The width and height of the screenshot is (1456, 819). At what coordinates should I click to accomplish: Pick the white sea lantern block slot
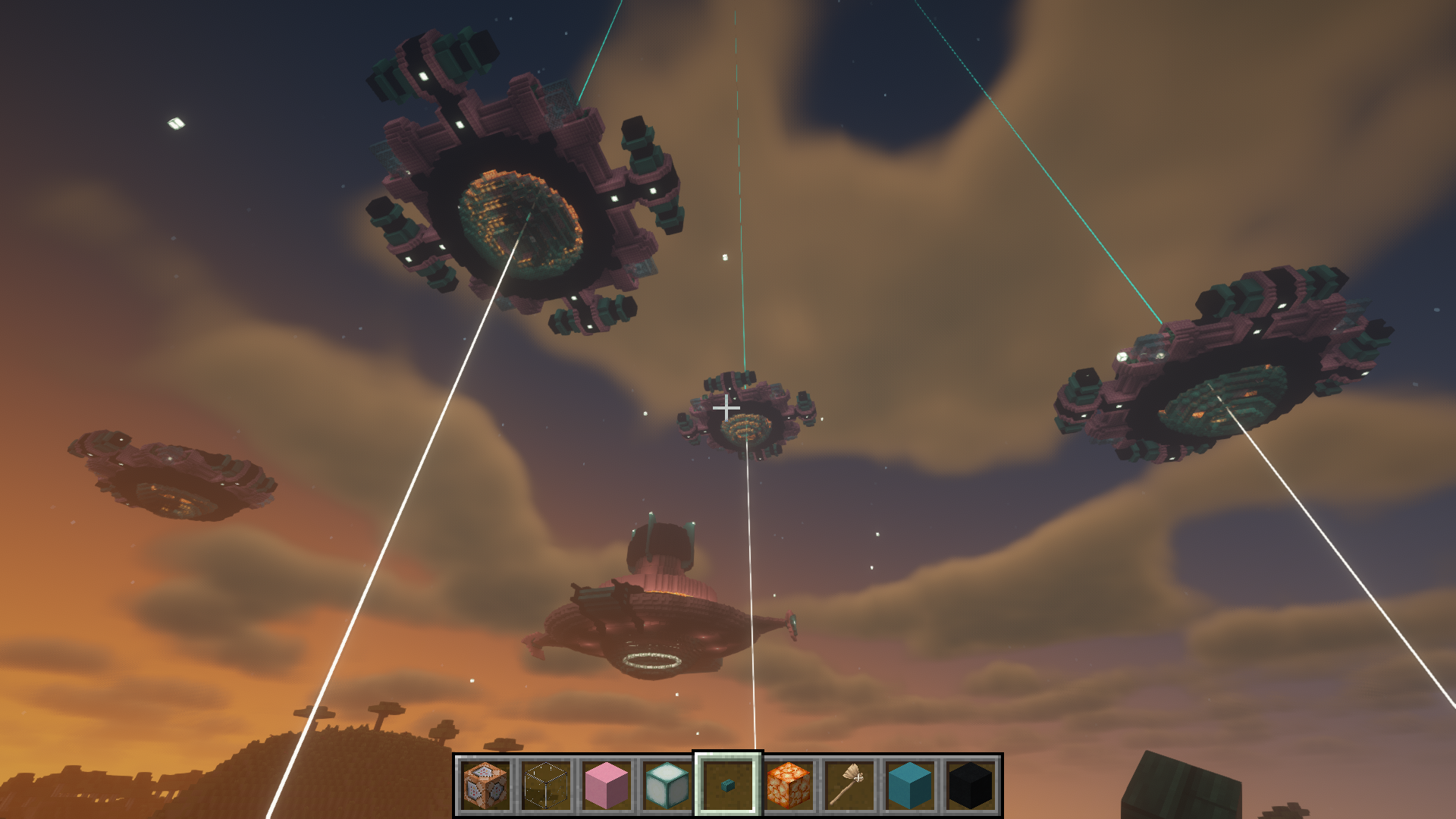coord(667,786)
